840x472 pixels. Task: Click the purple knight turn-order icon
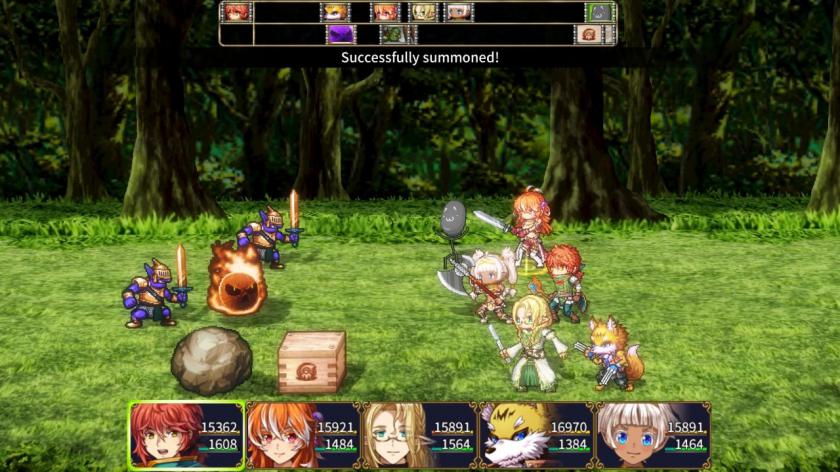click(x=342, y=34)
